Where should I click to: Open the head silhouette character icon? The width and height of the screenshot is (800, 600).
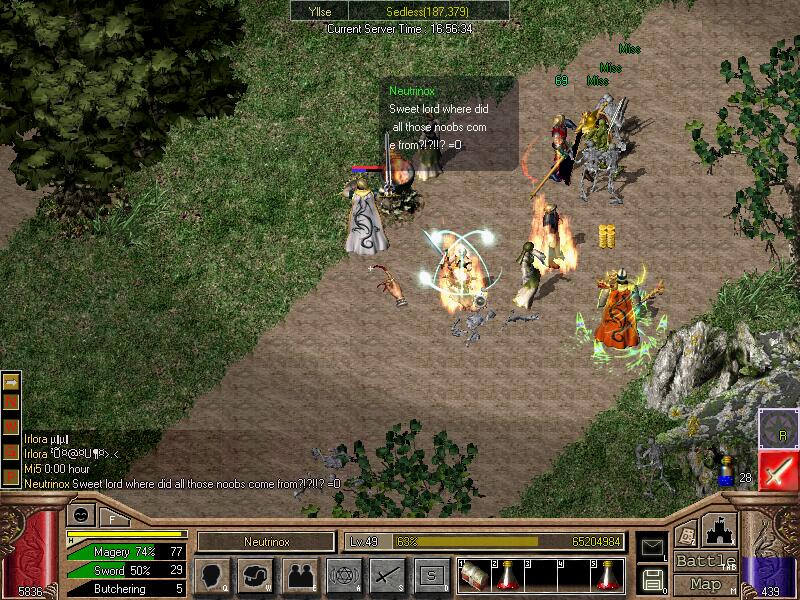213,575
